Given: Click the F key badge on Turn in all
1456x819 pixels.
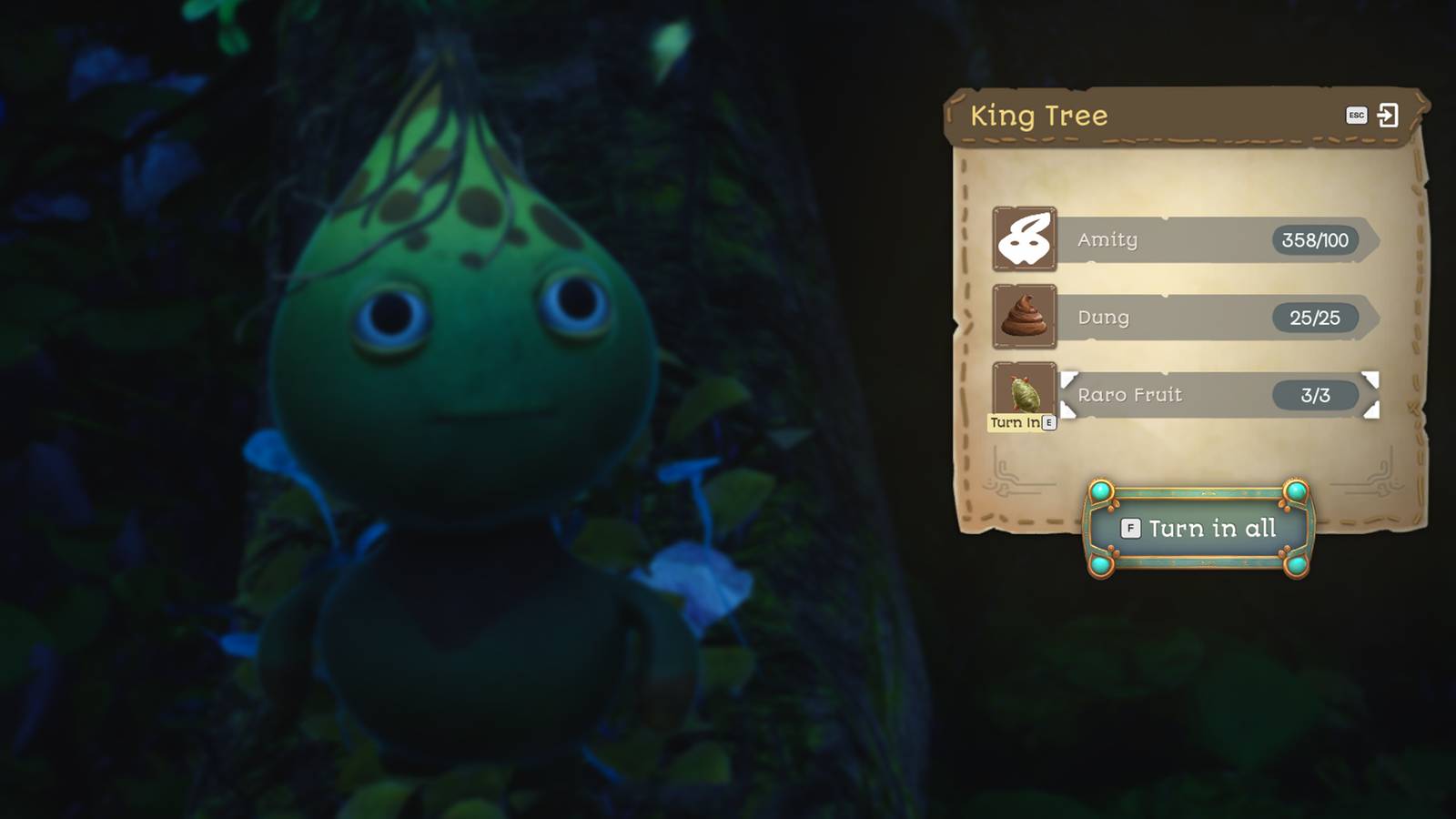Looking at the screenshot, I should (1133, 529).
